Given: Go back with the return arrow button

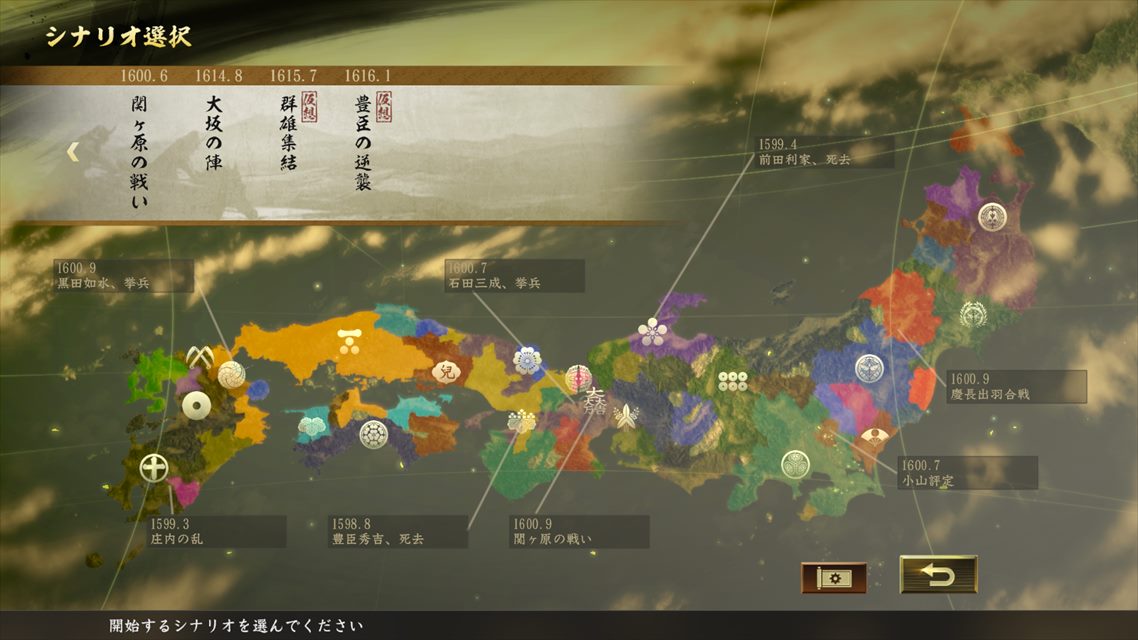Looking at the screenshot, I should click(937, 575).
